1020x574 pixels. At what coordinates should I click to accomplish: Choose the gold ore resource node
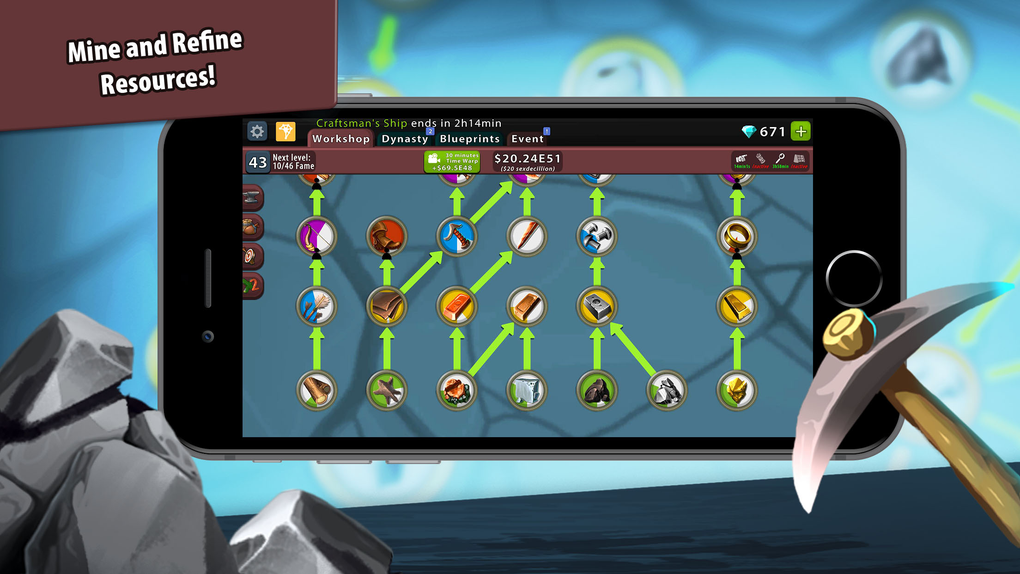pos(736,389)
